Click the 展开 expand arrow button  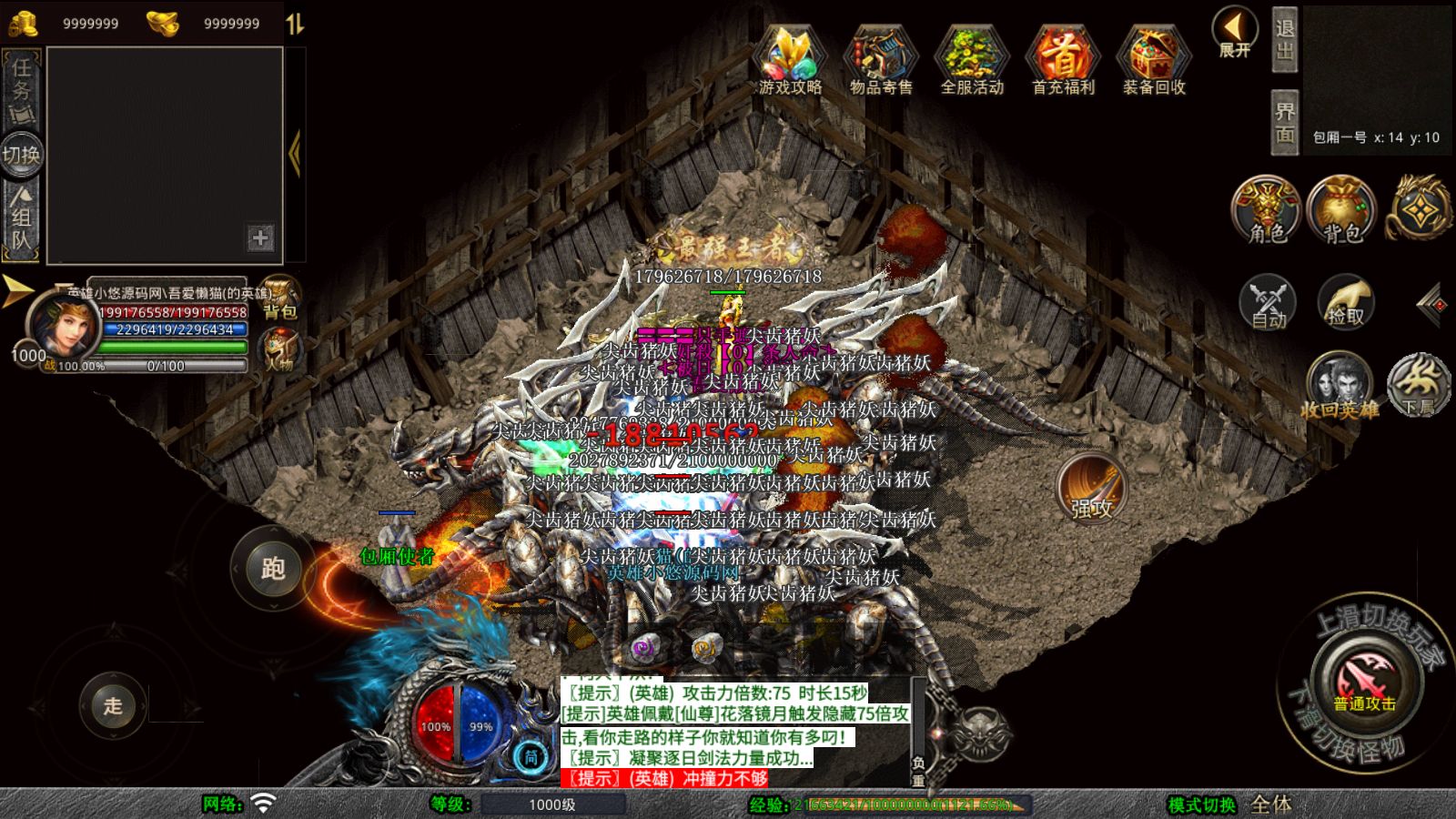pos(1235,33)
